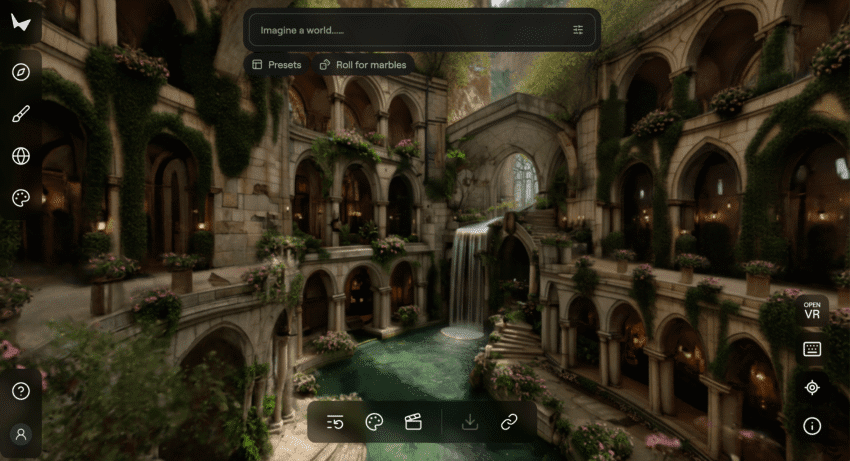Viewport: 850px width, 461px height.
Task: Open the sidebar color palette icon
Action: pos(21,198)
